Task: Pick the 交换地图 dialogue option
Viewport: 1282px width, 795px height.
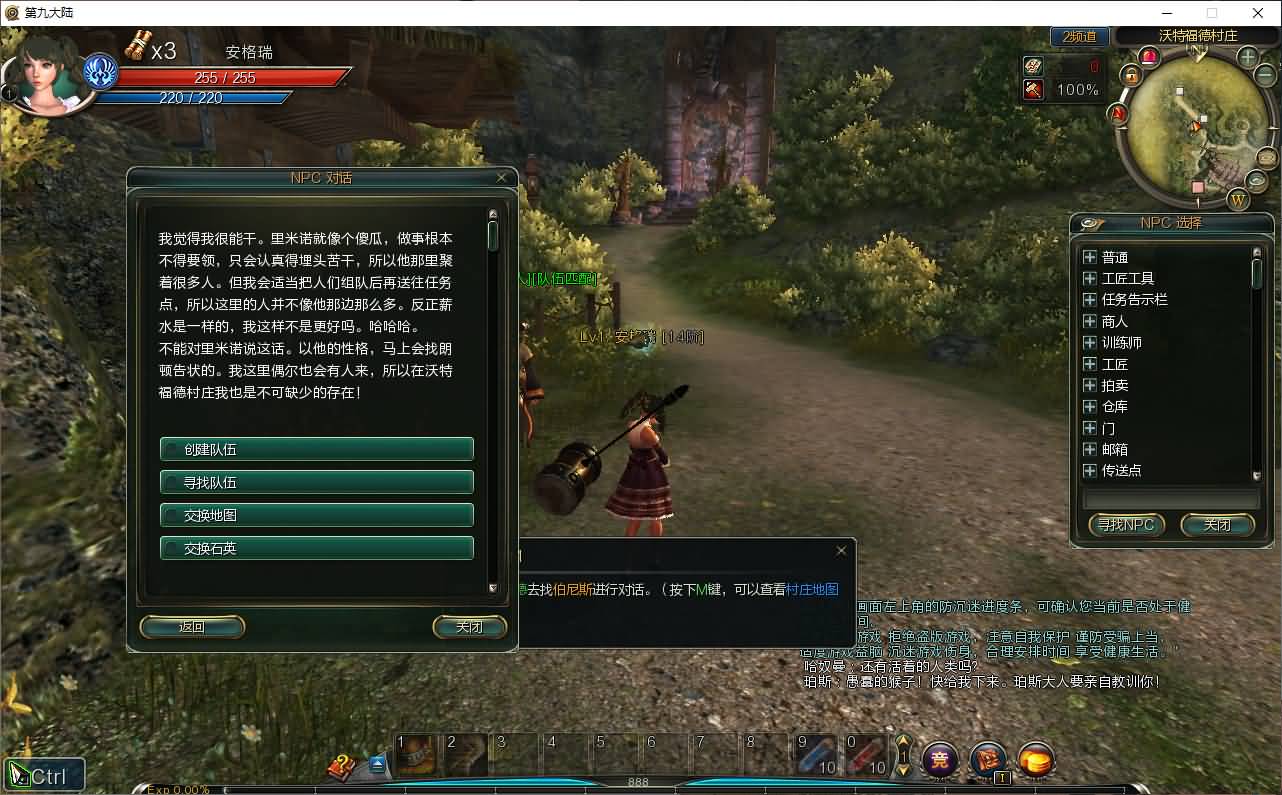Action: [316, 515]
